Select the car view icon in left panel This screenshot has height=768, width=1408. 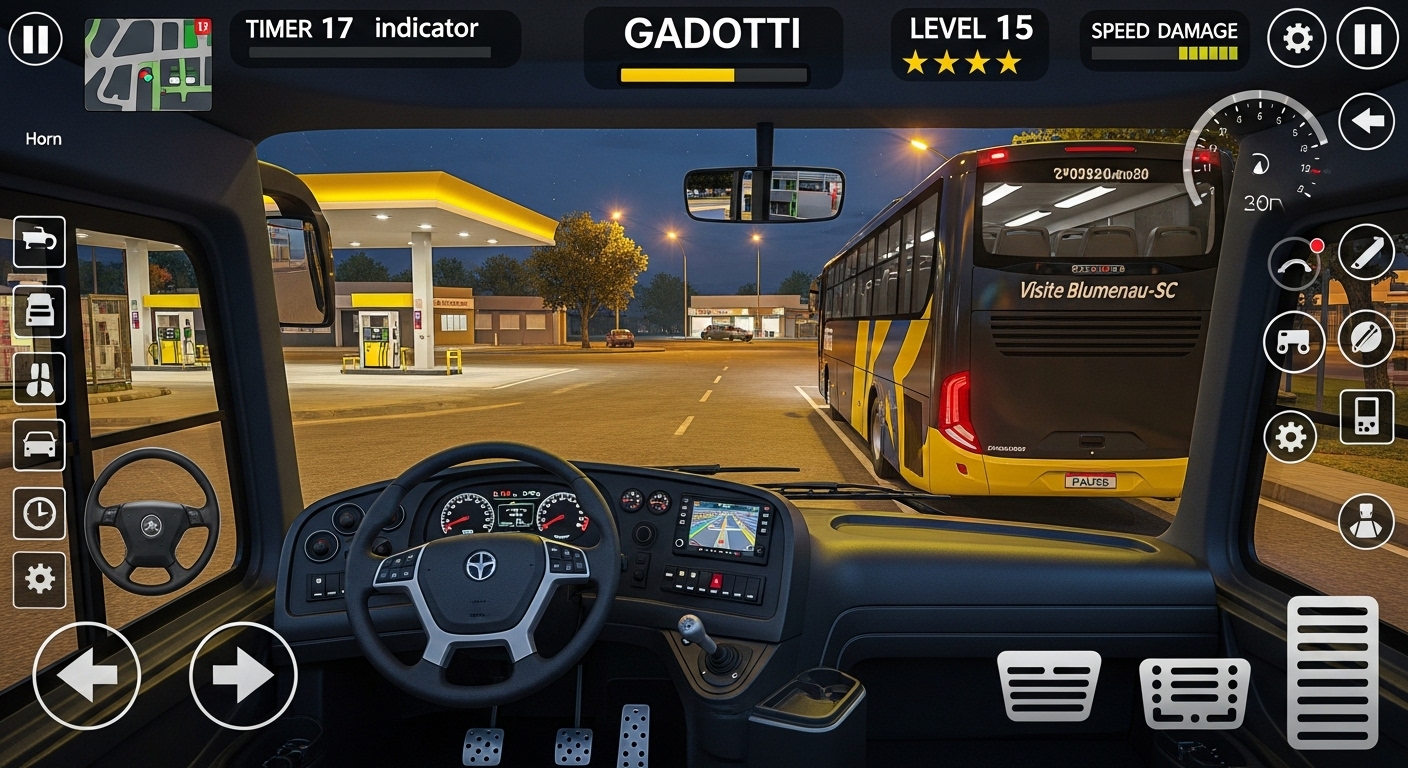[39, 446]
